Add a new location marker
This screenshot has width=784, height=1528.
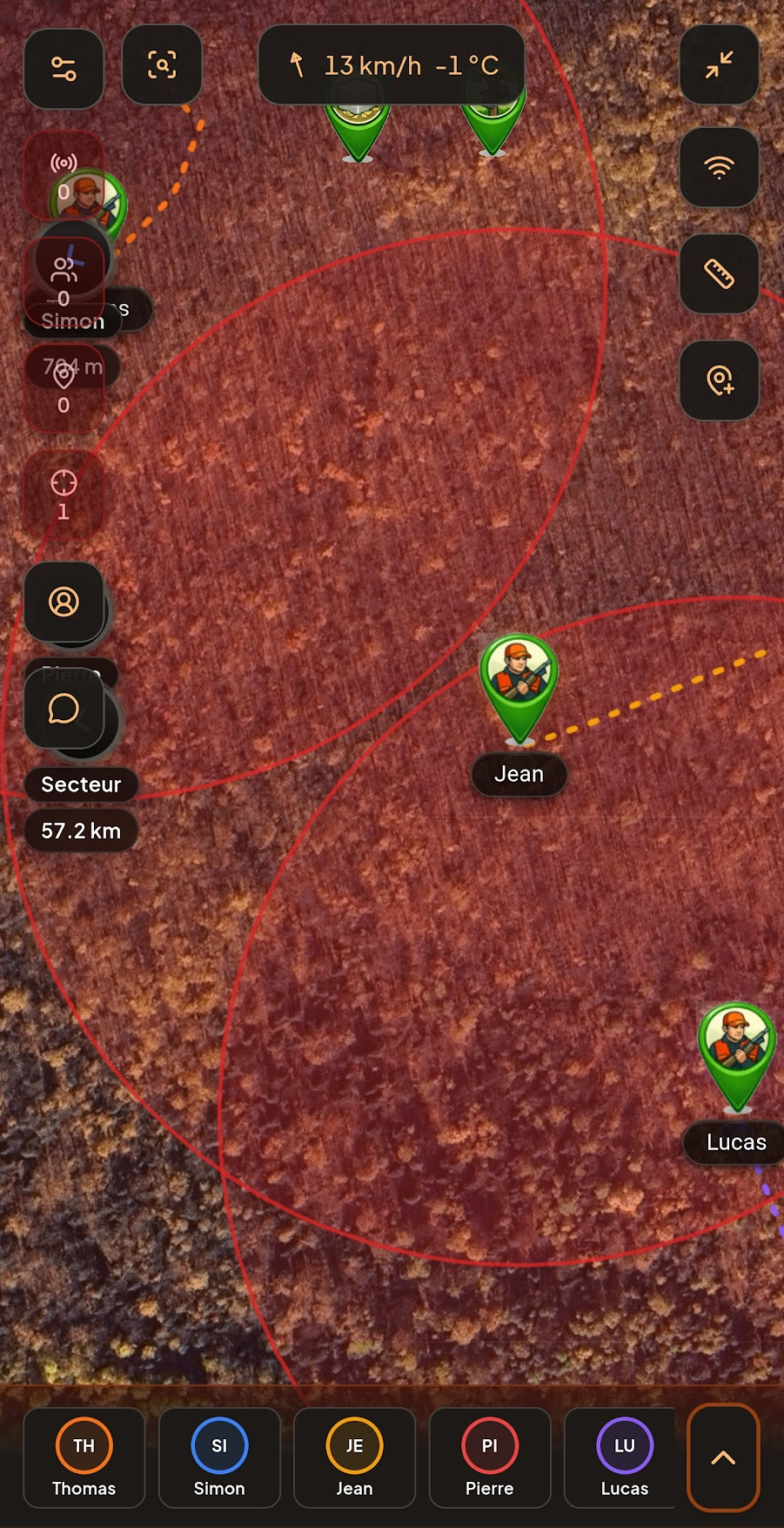pyautogui.click(x=719, y=380)
